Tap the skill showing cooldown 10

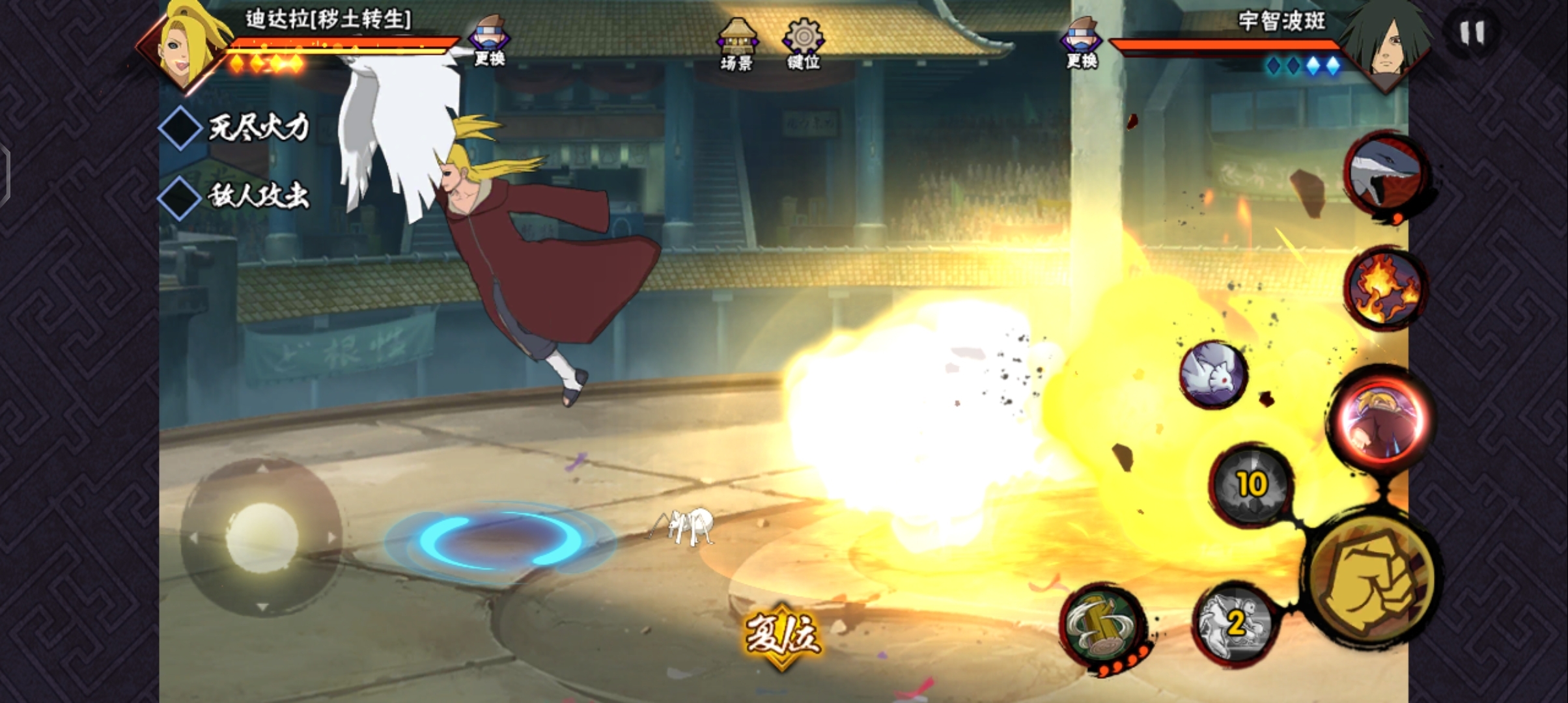pyautogui.click(x=1251, y=485)
